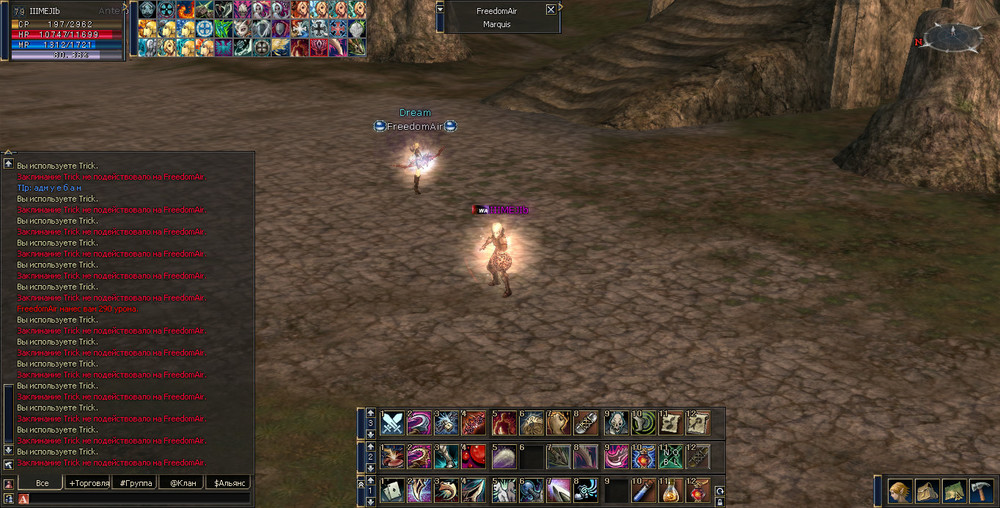Switch to the Все chat tab

[42, 483]
